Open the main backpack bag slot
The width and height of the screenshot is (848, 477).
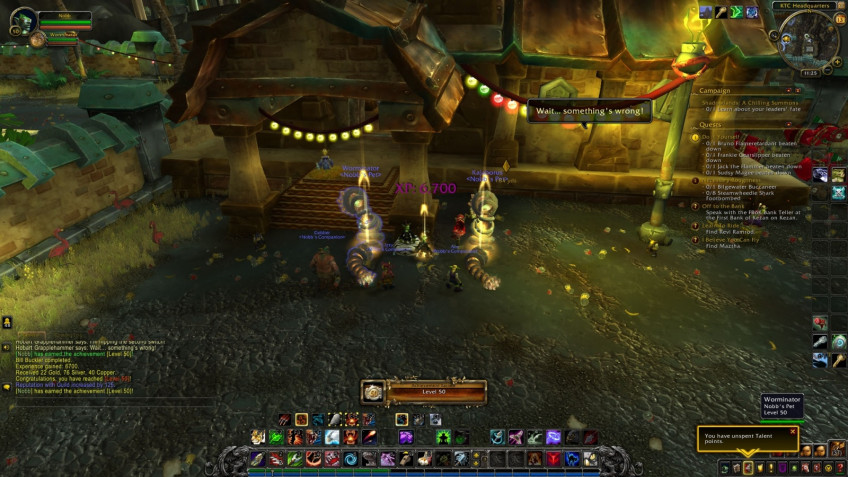[840, 450]
